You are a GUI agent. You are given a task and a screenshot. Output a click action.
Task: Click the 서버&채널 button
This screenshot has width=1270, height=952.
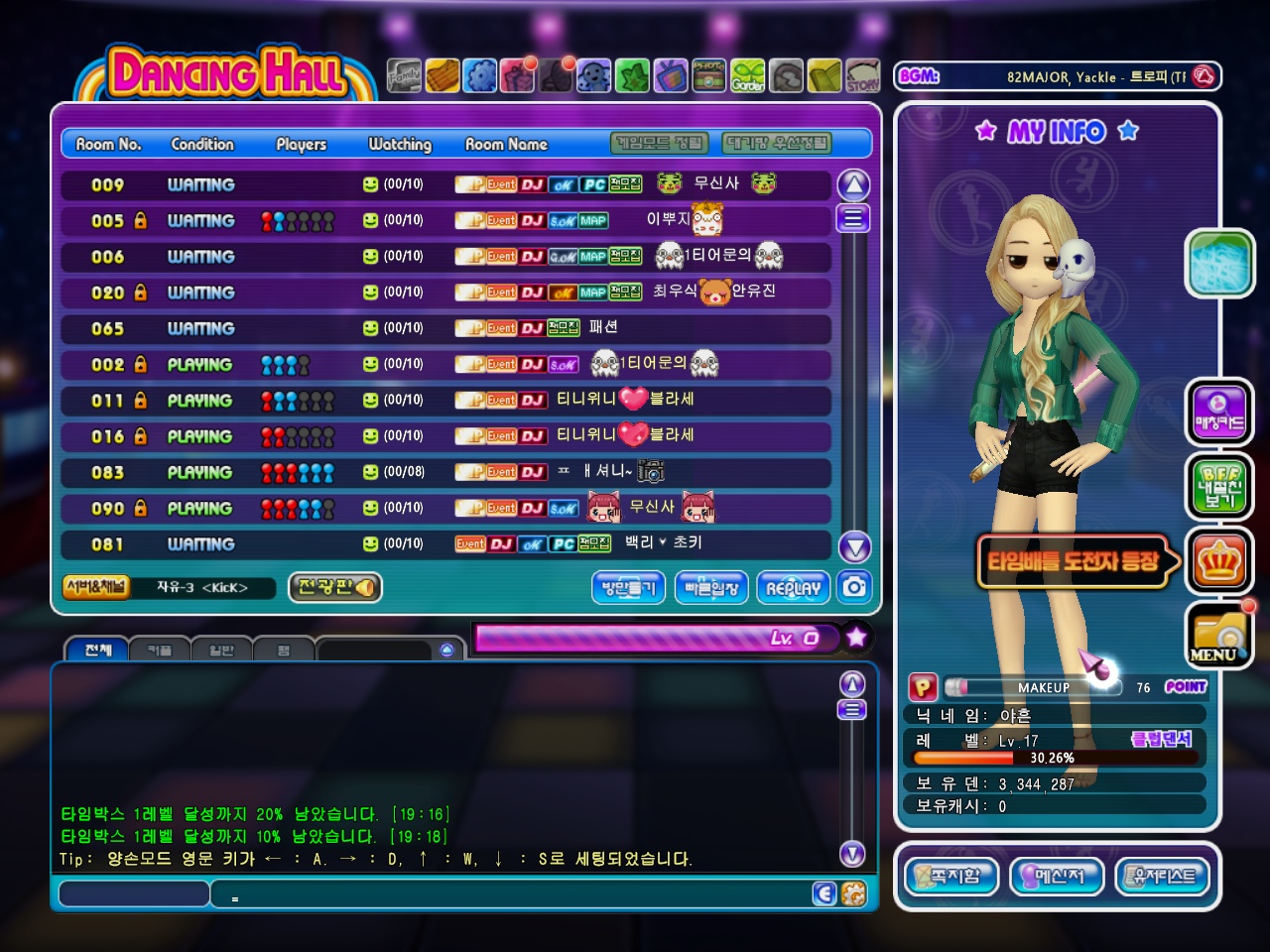(95, 587)
